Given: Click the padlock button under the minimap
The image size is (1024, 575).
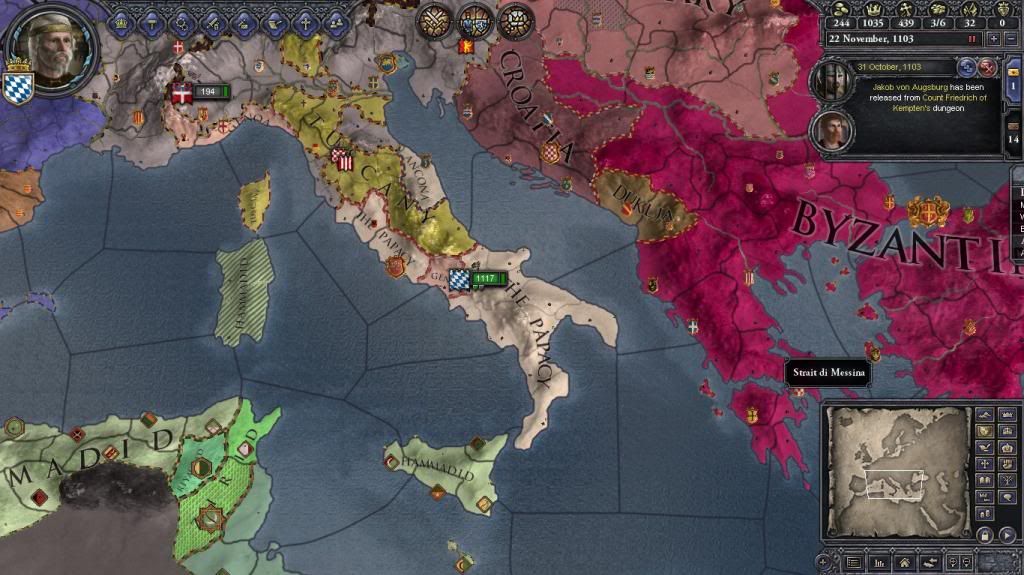Looking at the screenshot, I should pos(983,534).
